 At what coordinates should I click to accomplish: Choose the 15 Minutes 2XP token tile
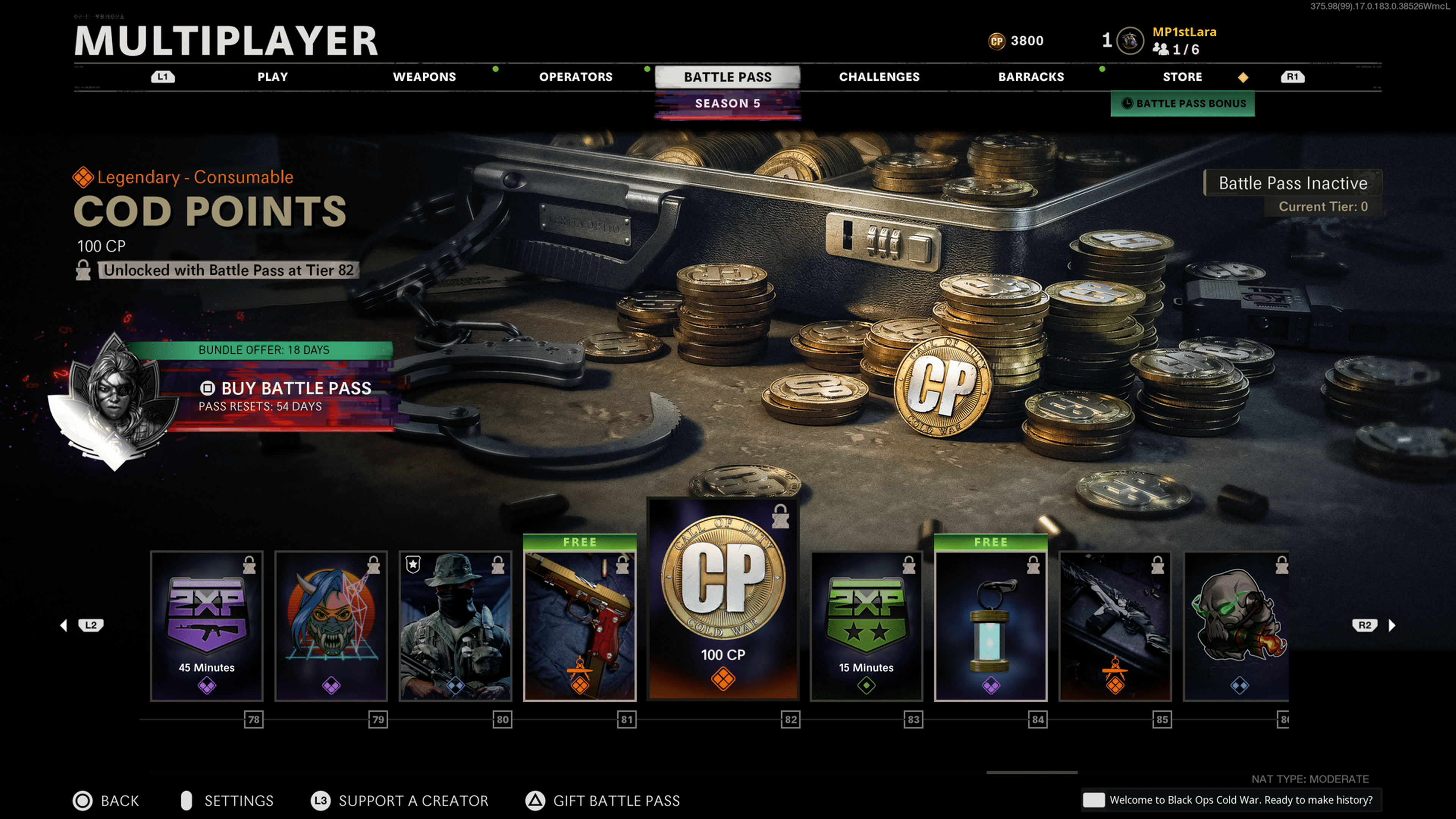pos(866,626)
